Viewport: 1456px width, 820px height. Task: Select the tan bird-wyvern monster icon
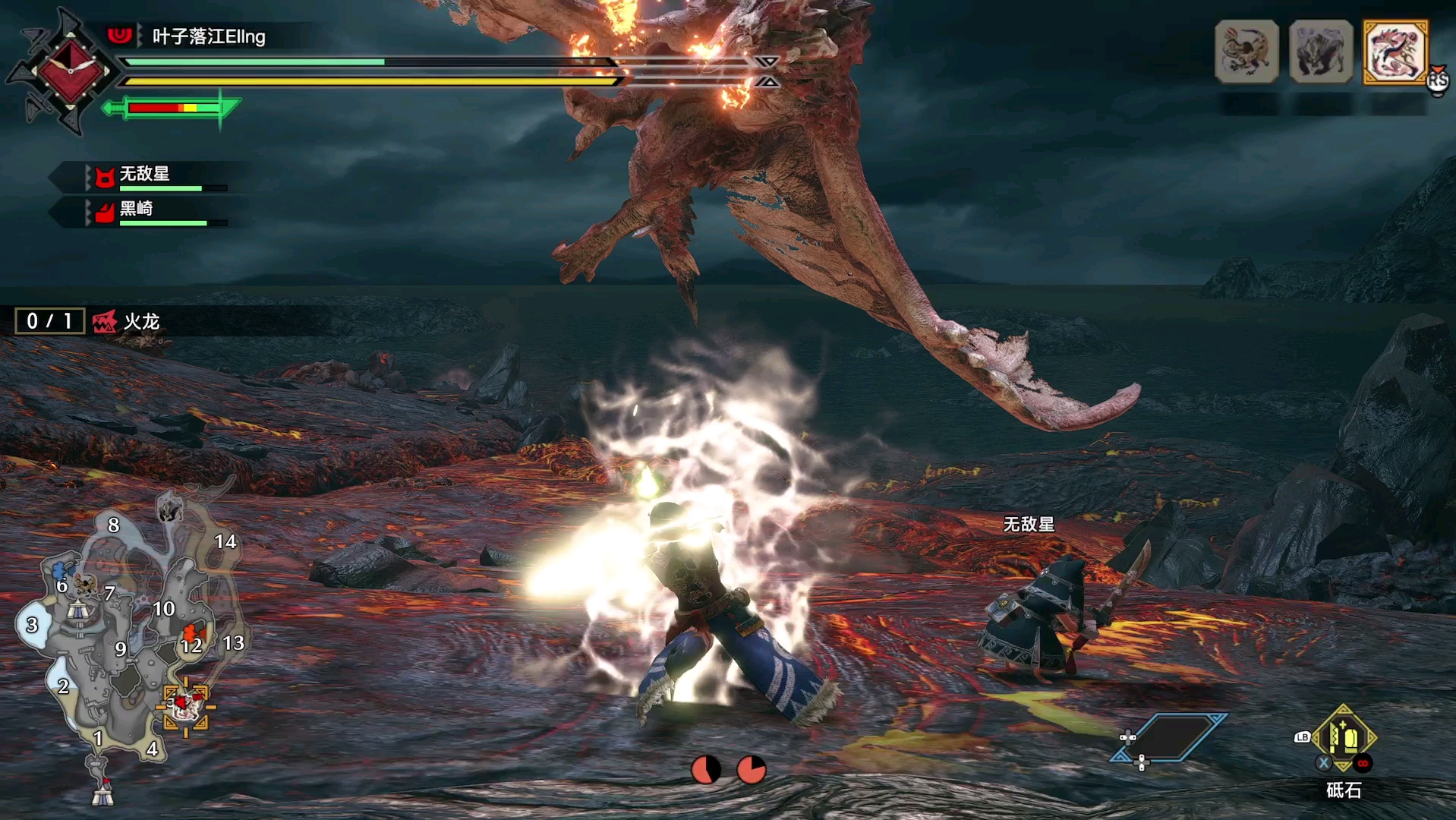1246,52
